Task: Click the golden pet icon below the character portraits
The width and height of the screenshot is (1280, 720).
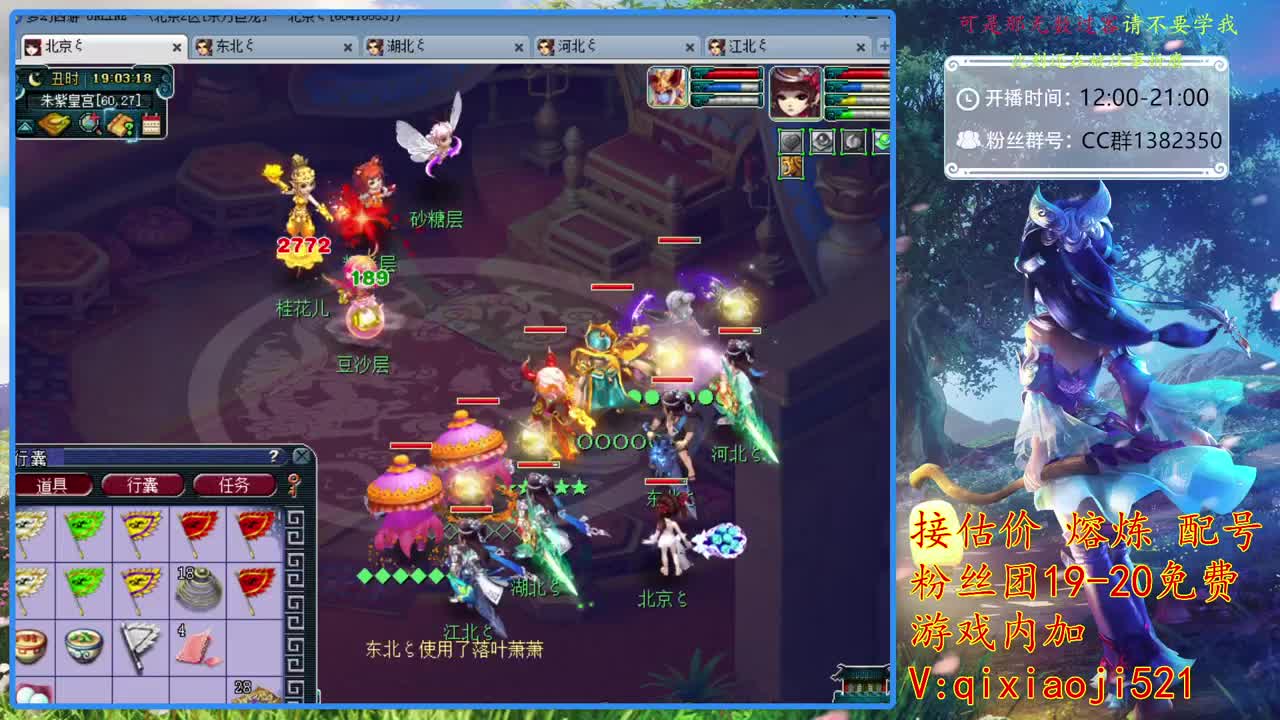Action: [791, 167]
